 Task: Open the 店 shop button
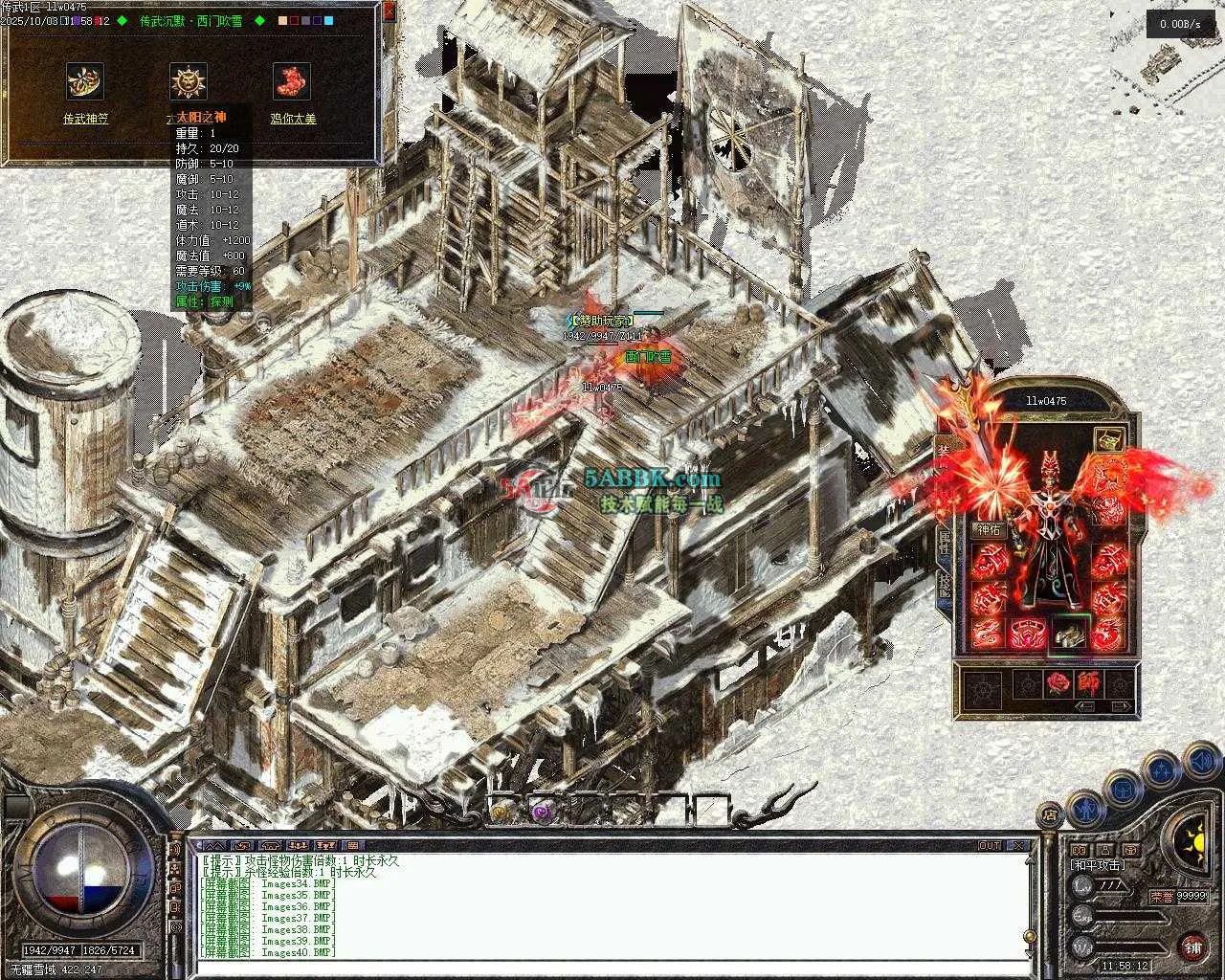(1051, 815)
